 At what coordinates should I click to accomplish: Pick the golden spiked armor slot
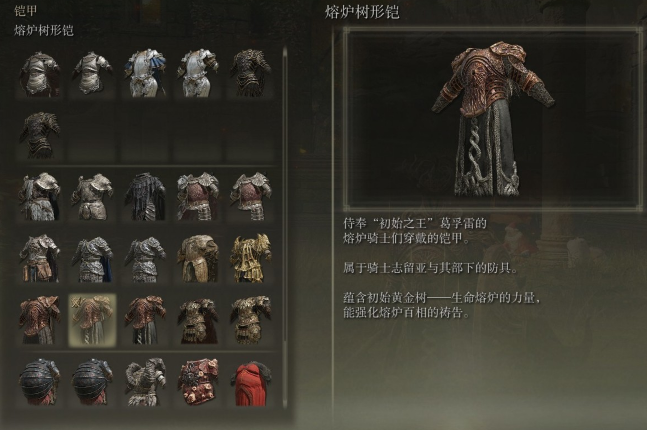click(x=250, y=257)
